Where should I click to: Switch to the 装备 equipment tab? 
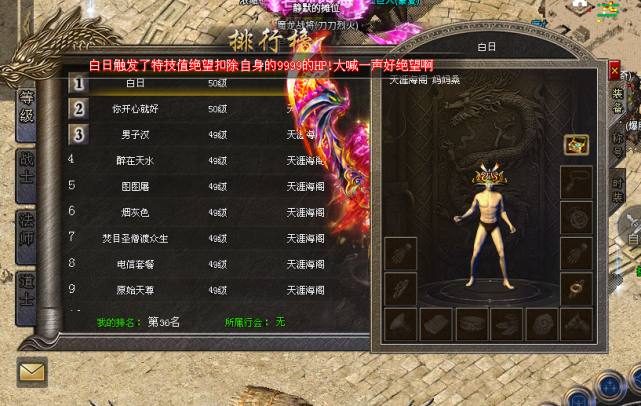tap(618, 99)
